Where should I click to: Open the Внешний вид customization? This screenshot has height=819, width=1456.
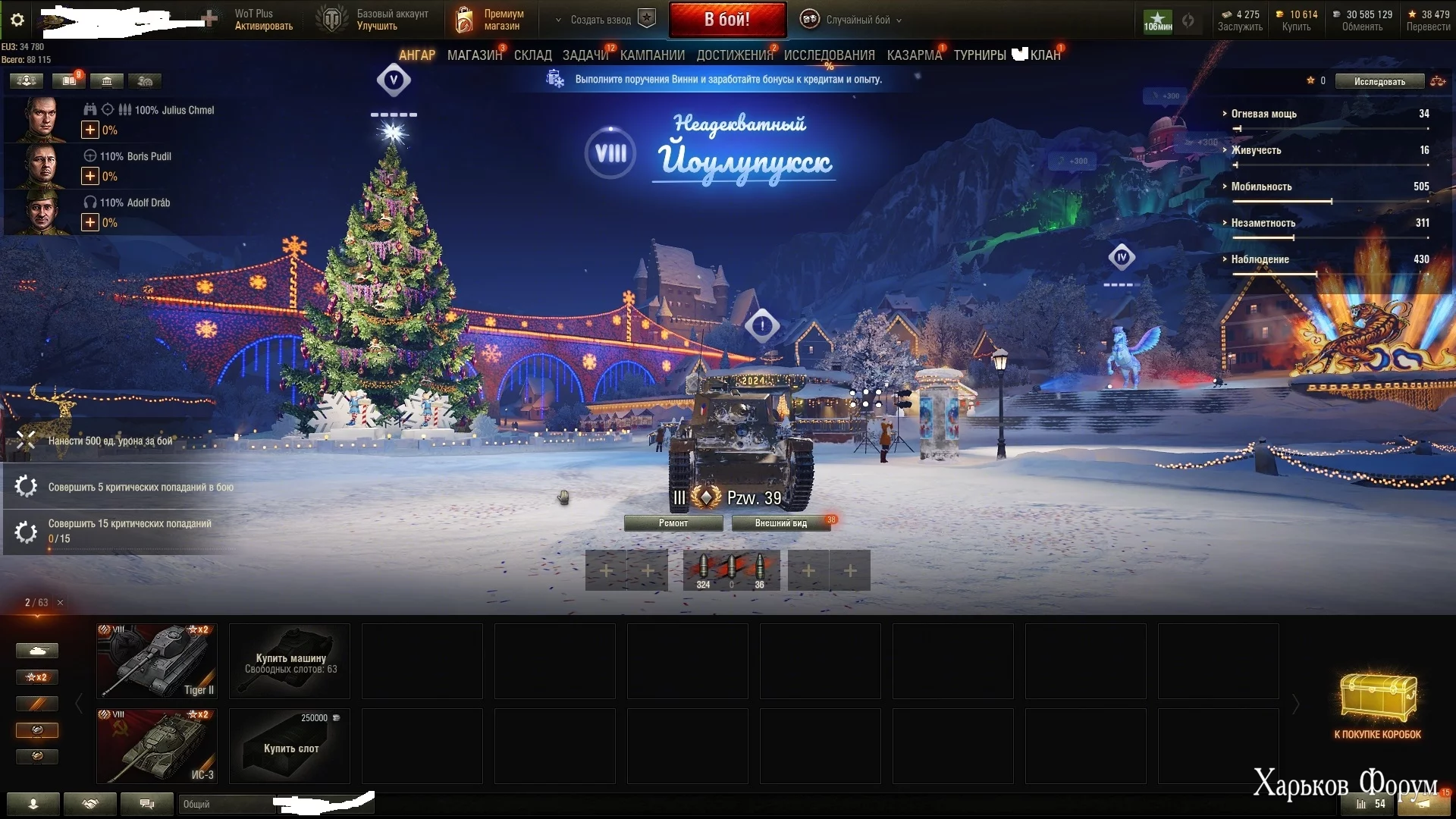[x=780, y=523]
